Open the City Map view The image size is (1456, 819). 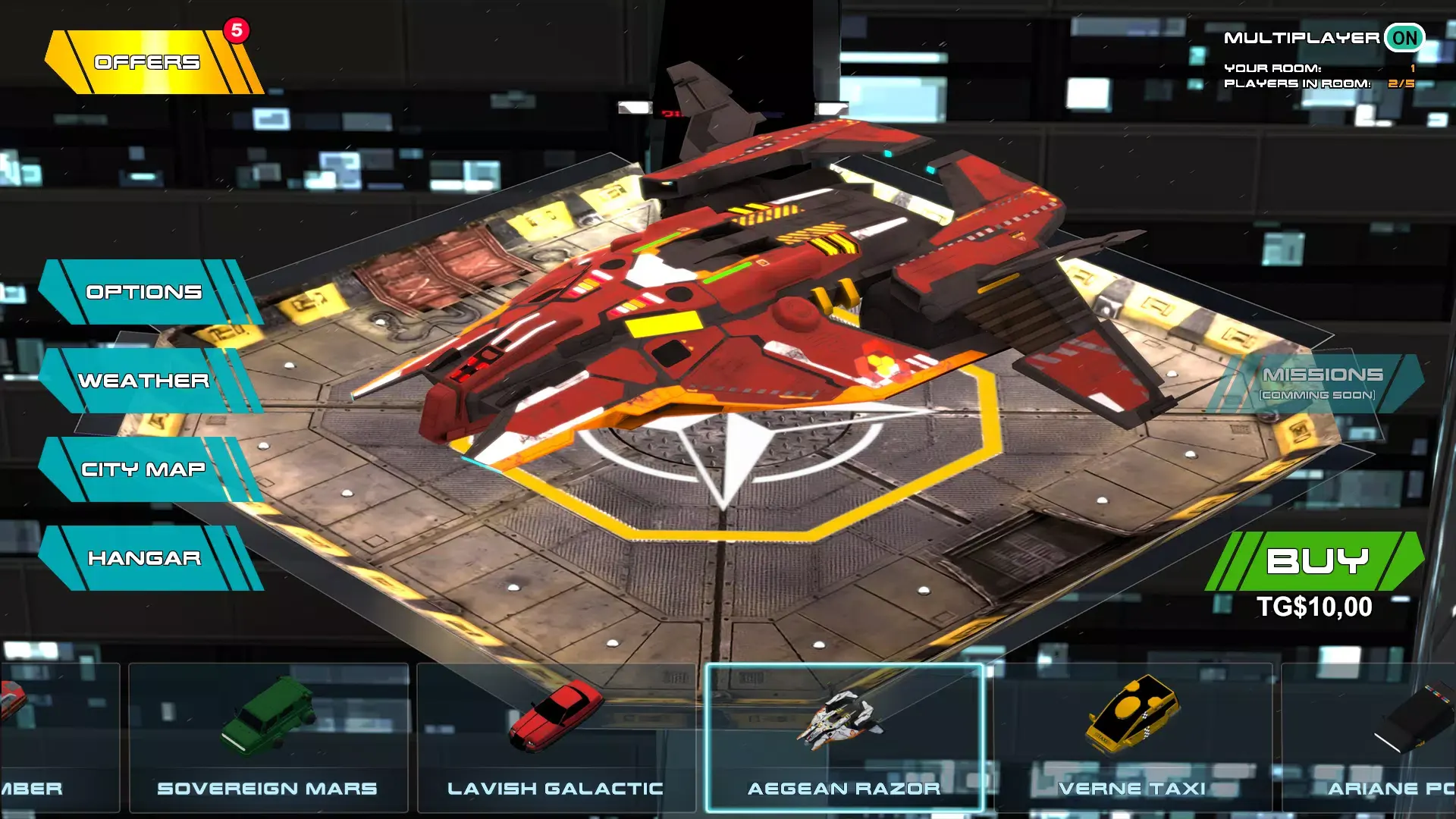144,469
